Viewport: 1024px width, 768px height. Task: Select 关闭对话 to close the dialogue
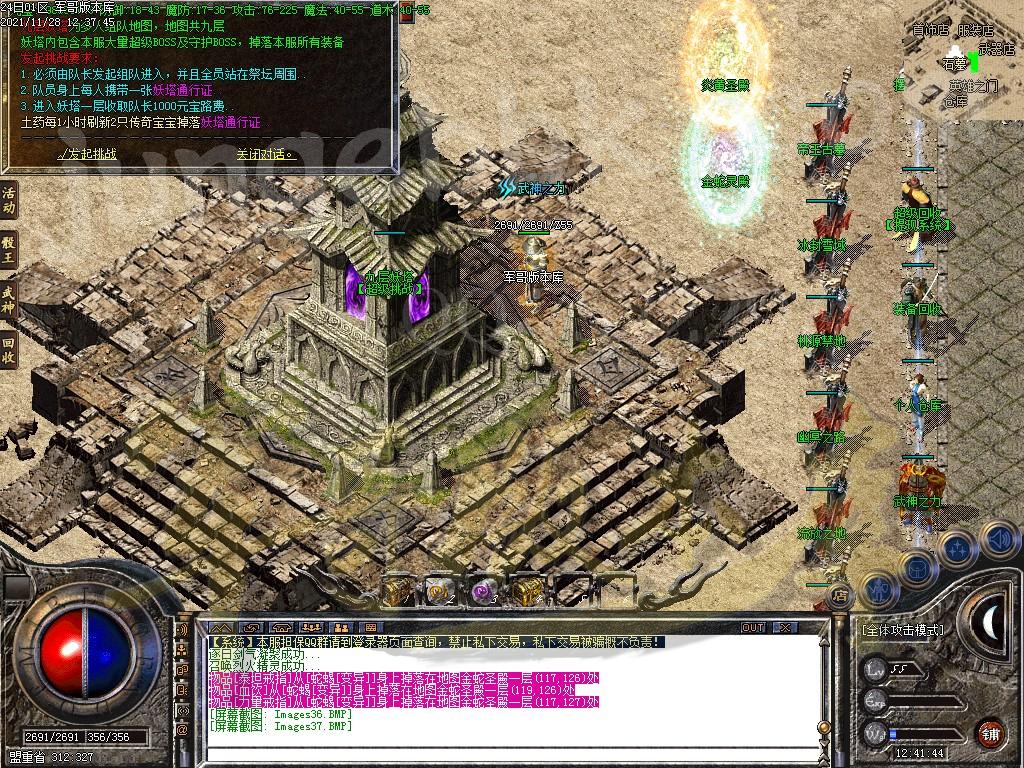click(265, 154)
